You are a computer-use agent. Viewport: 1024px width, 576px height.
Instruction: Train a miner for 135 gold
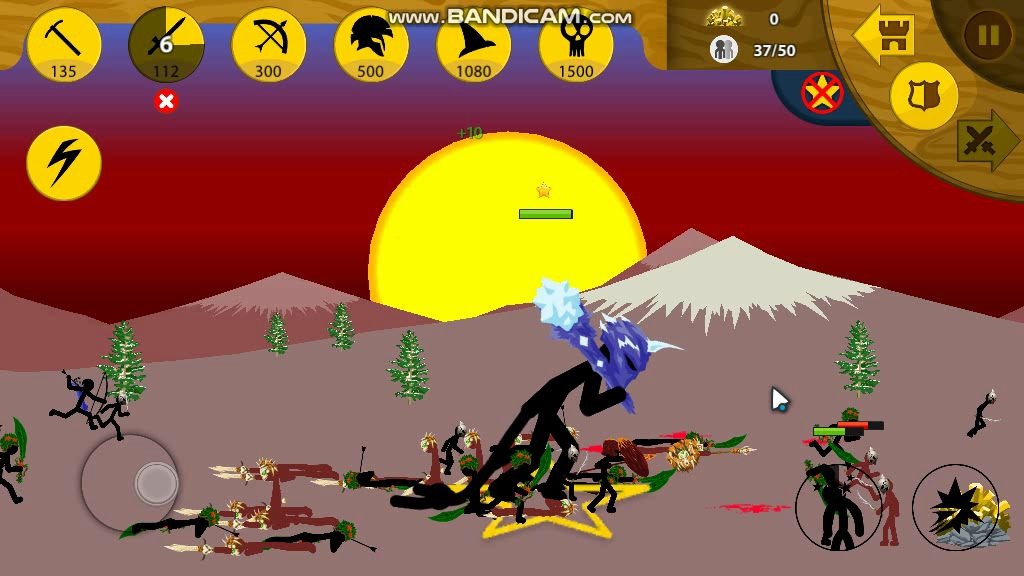pyautogui.click(x=64, y=45)
